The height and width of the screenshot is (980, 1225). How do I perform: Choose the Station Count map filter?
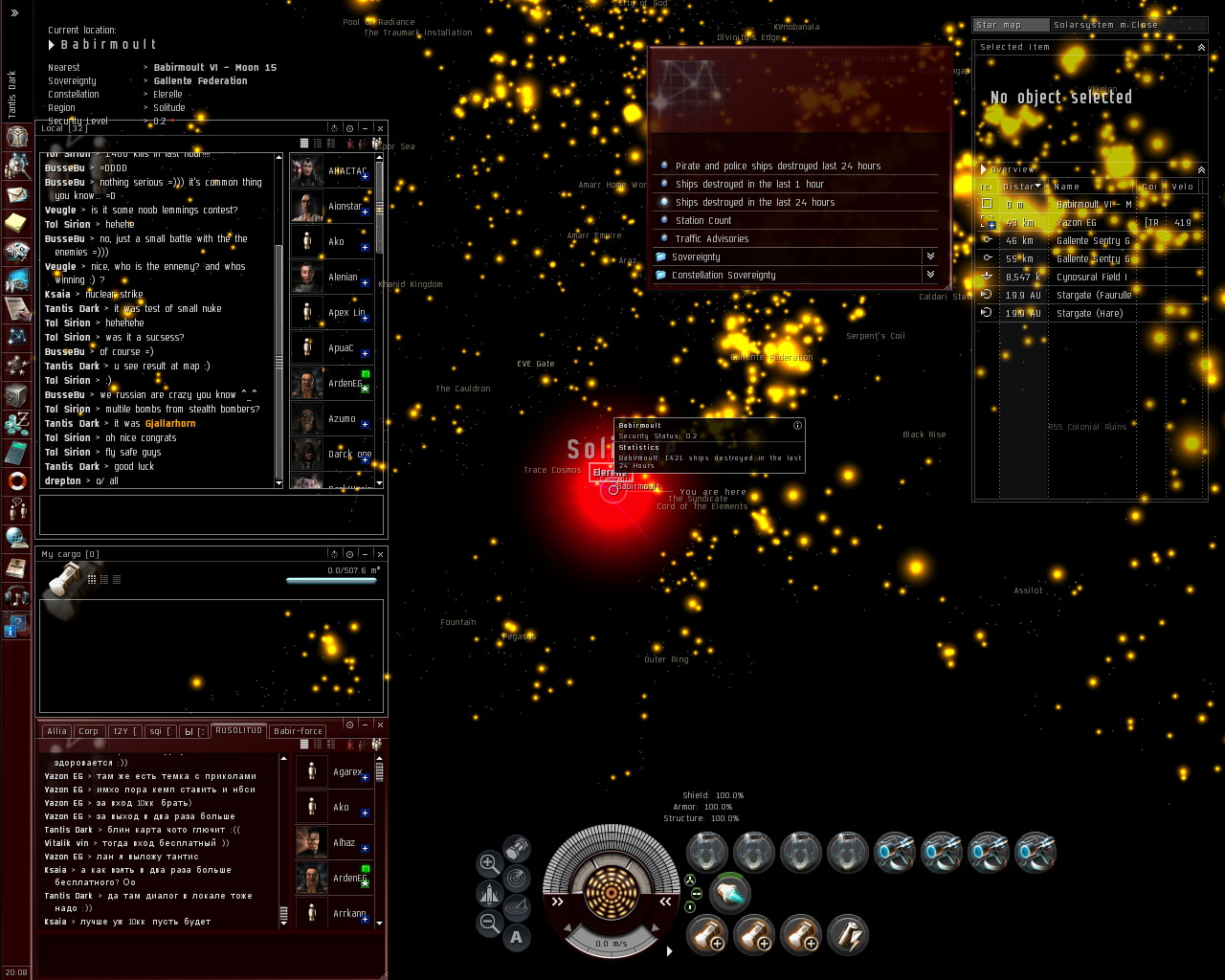702,221
